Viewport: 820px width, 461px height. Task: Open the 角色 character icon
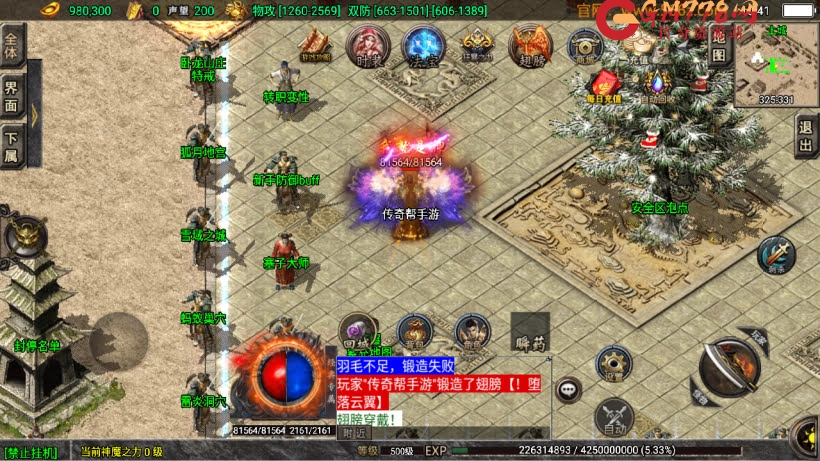click(x=472, y=331)
